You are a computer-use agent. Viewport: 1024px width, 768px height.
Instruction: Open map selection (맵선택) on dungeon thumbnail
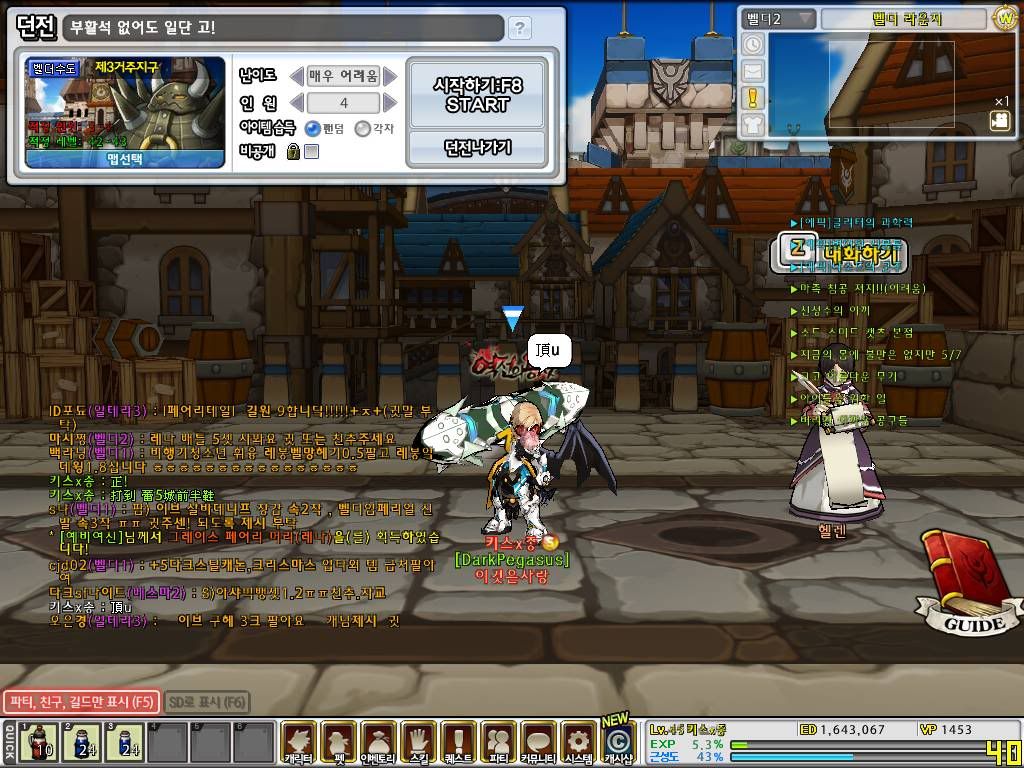point(124,158)
